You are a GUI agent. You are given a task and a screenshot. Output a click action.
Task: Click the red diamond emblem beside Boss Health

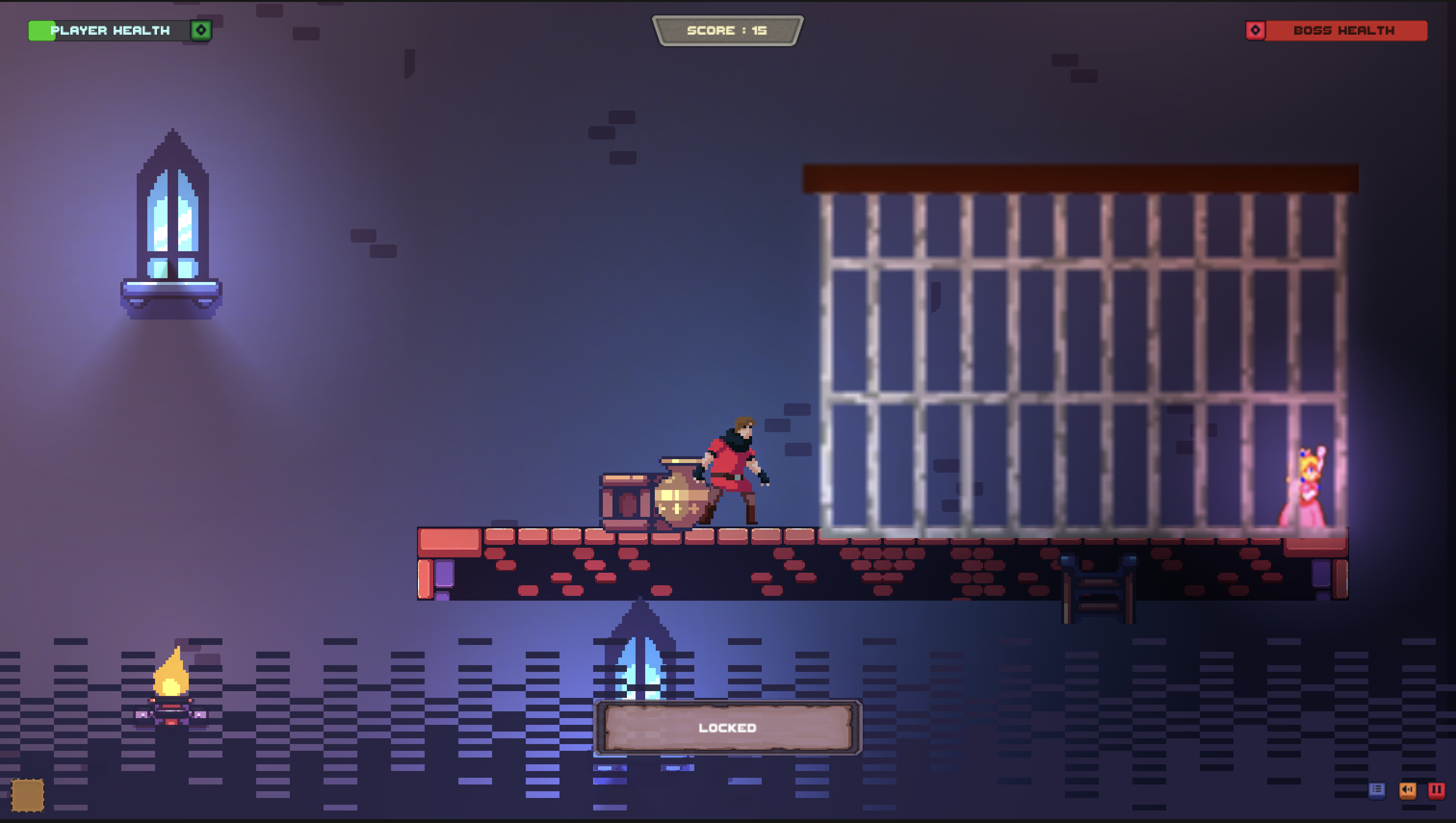click(1256, 30)
